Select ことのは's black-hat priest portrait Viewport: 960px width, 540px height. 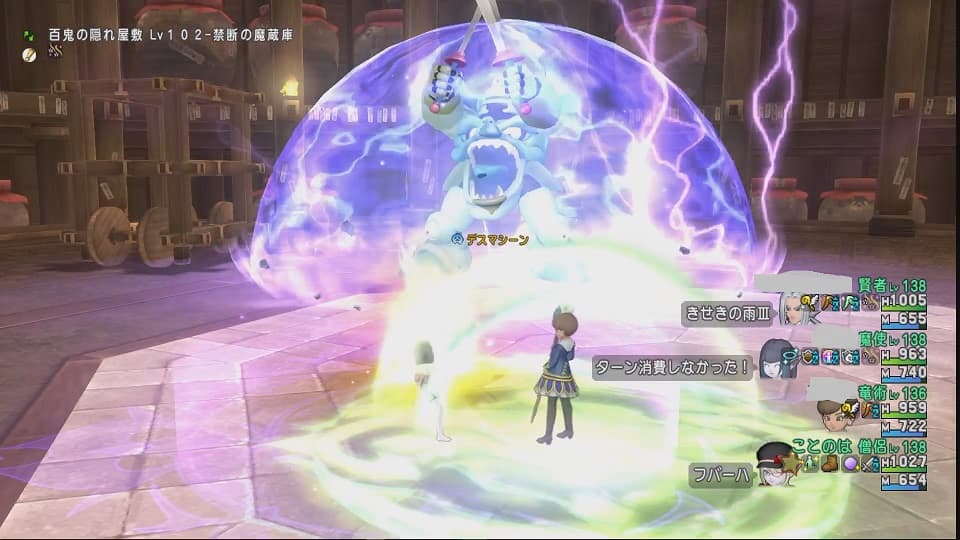coord(773,465)
